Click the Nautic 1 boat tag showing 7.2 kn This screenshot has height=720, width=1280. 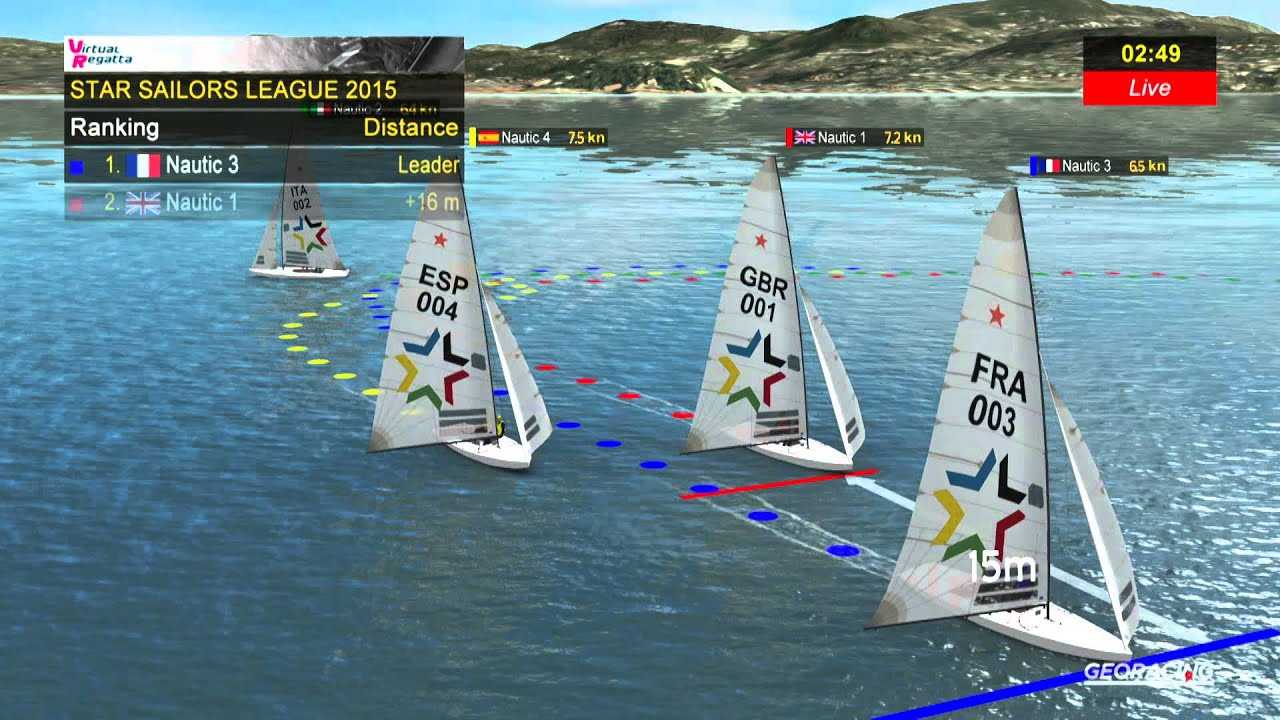point(856,138)
